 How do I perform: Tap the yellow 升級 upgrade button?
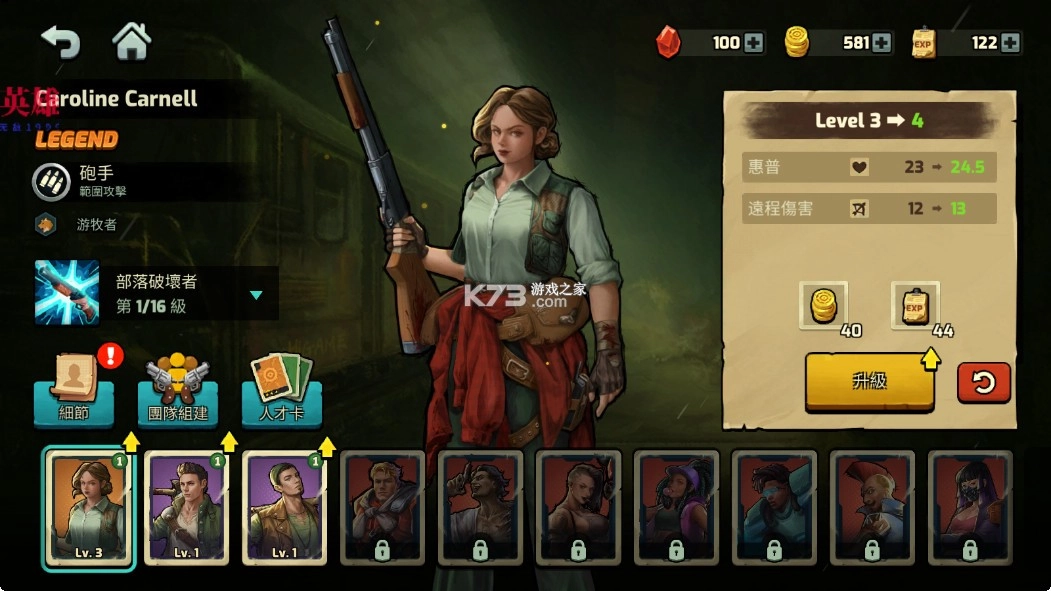pos(869,381)
